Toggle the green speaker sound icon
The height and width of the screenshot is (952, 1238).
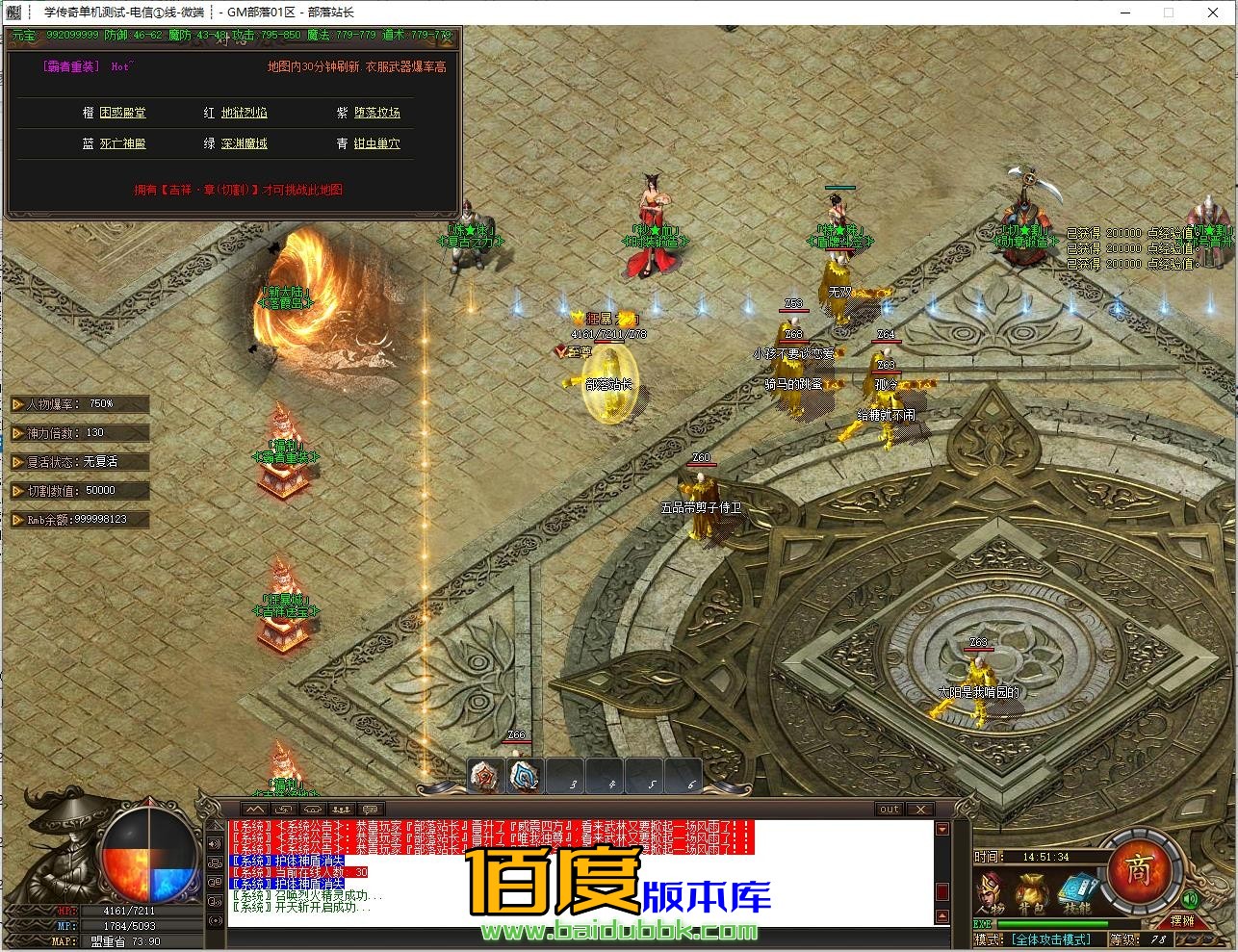point(1190,899)
